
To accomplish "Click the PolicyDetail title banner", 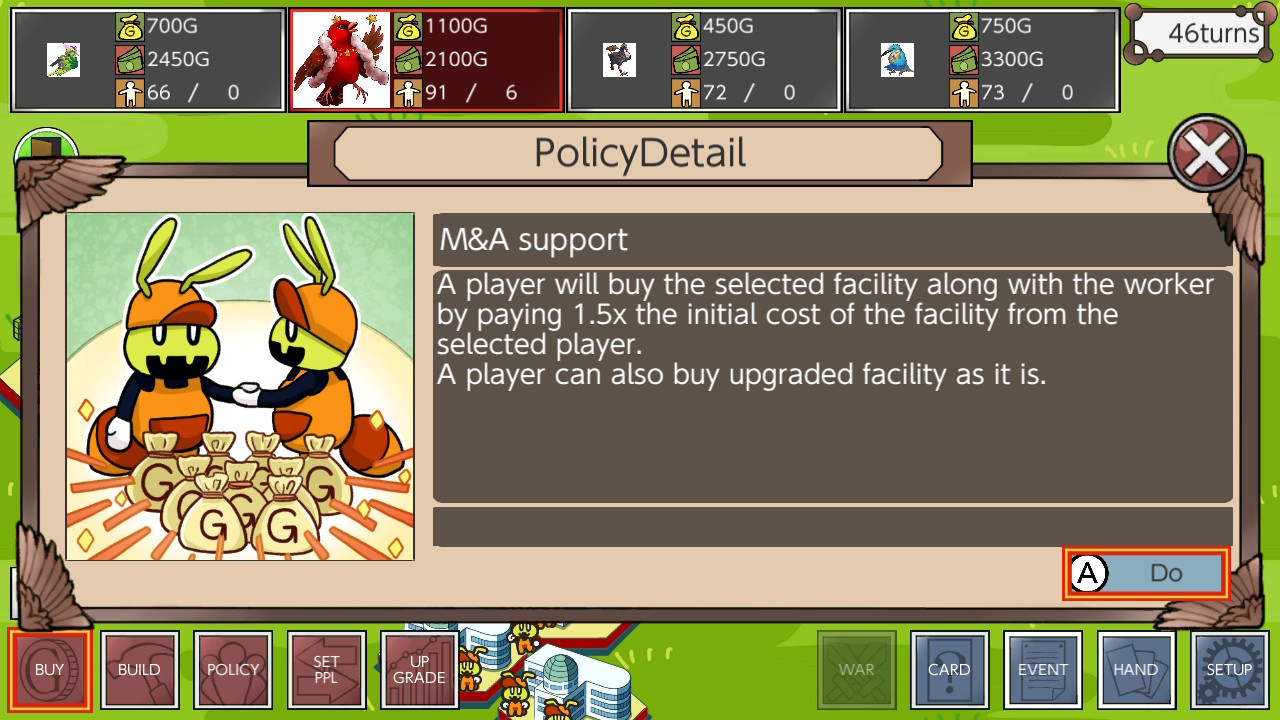I will (640, 153).
